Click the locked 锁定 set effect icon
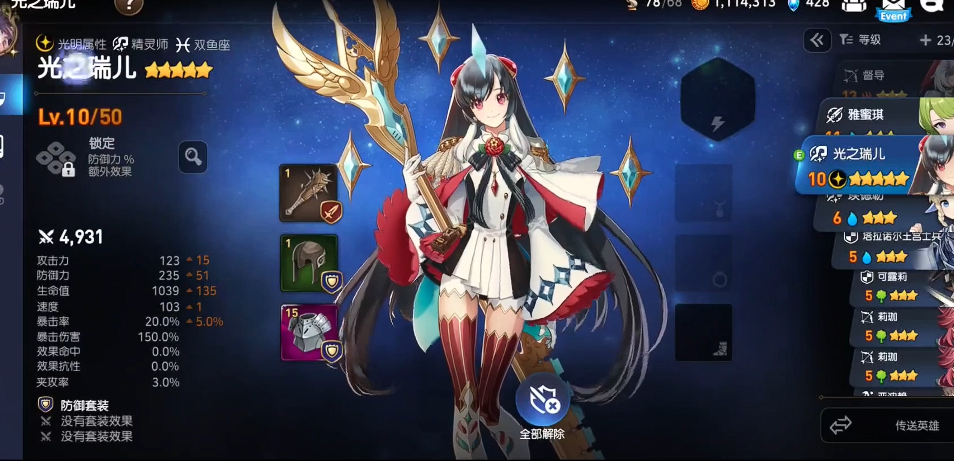 click(x=56, y=158)
